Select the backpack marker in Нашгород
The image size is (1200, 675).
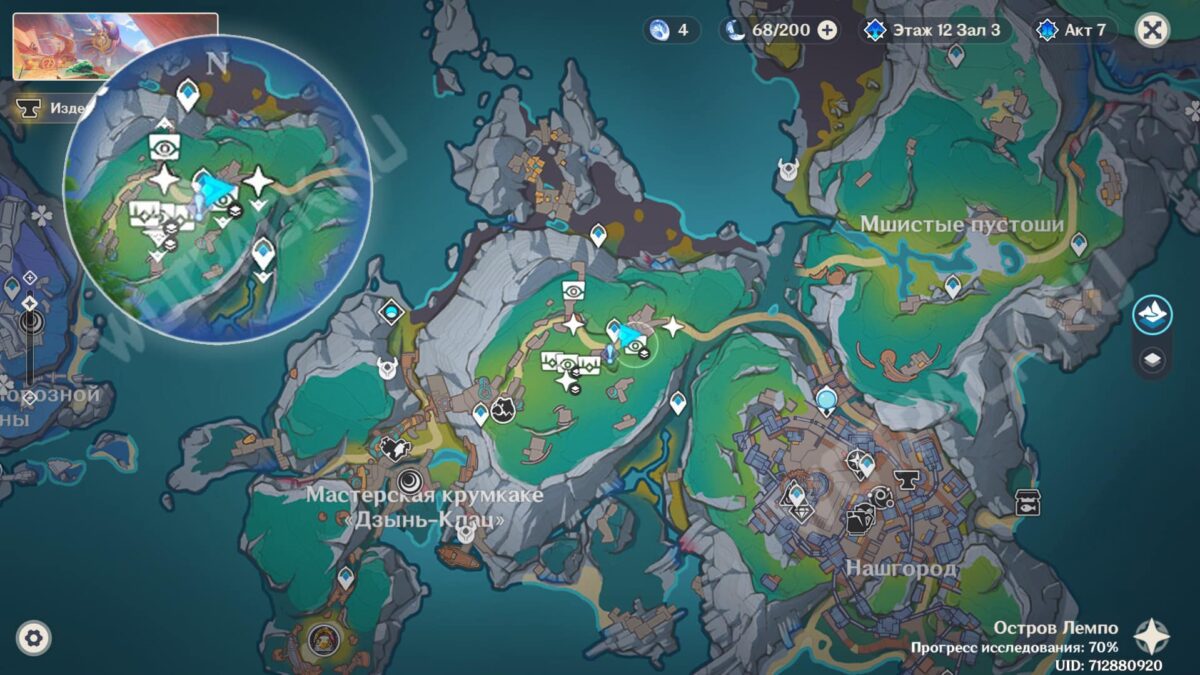tap(857, 521)
